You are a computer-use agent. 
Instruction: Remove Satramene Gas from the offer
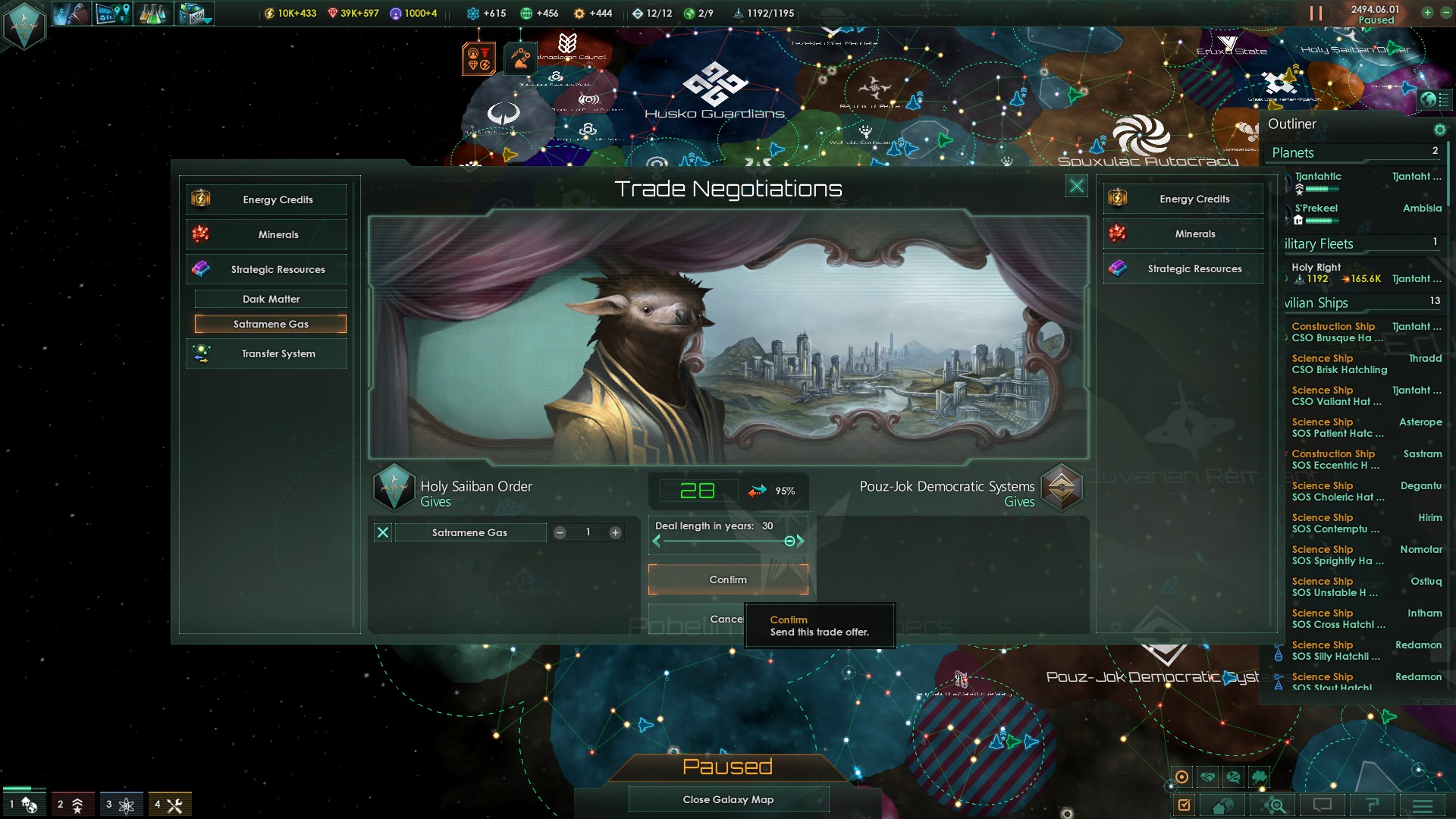click(x=383, y=532)
